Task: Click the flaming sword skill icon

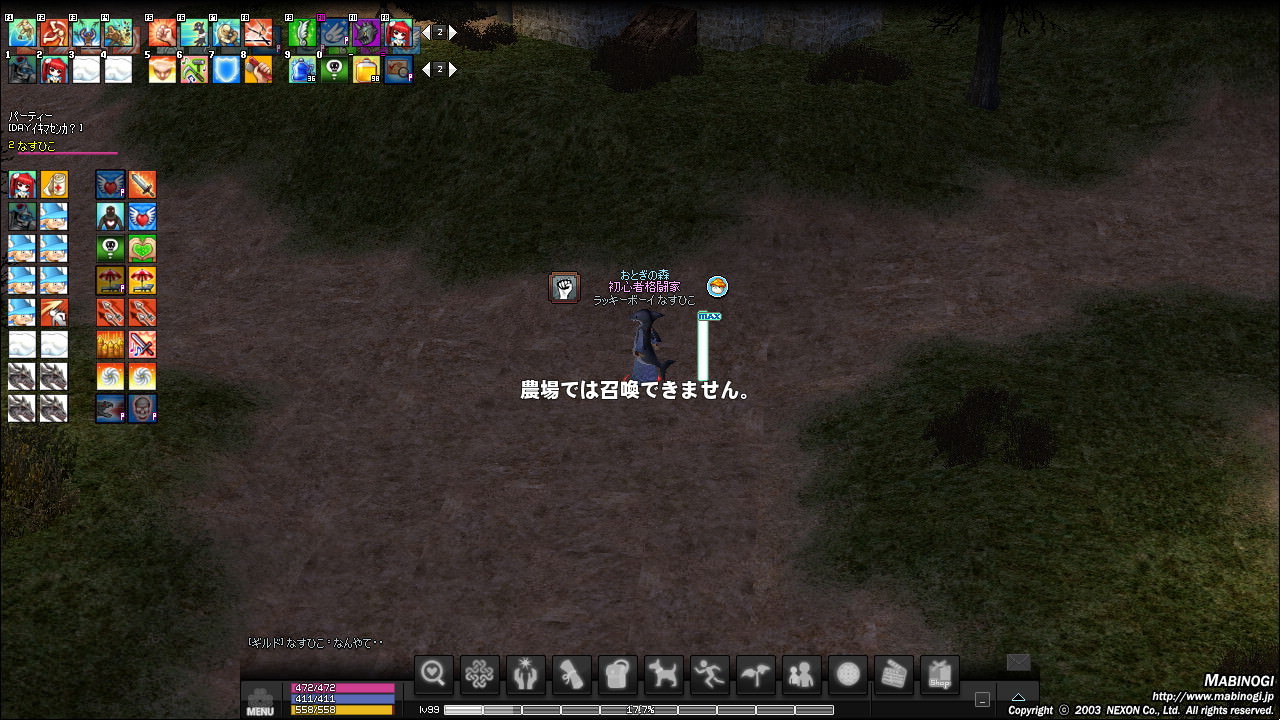Action: point(142,185)
